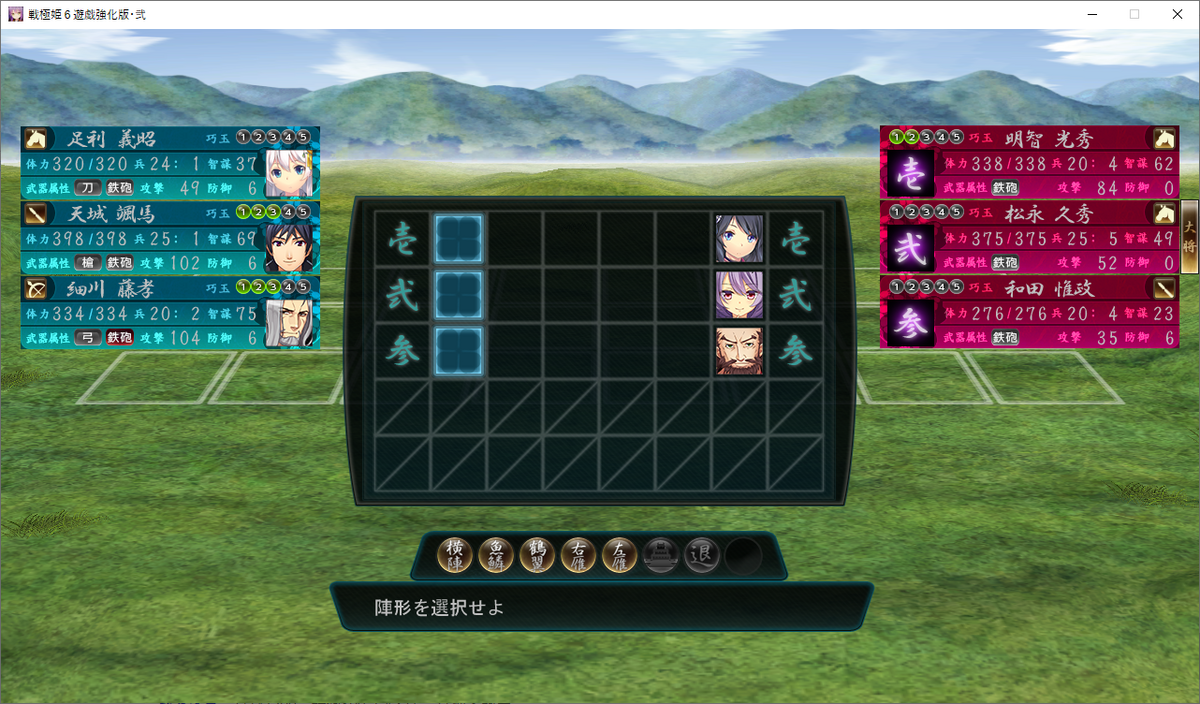1200x704 pixels.
Task: Choose the 横陣 formation button
Action: coord(457,555)
